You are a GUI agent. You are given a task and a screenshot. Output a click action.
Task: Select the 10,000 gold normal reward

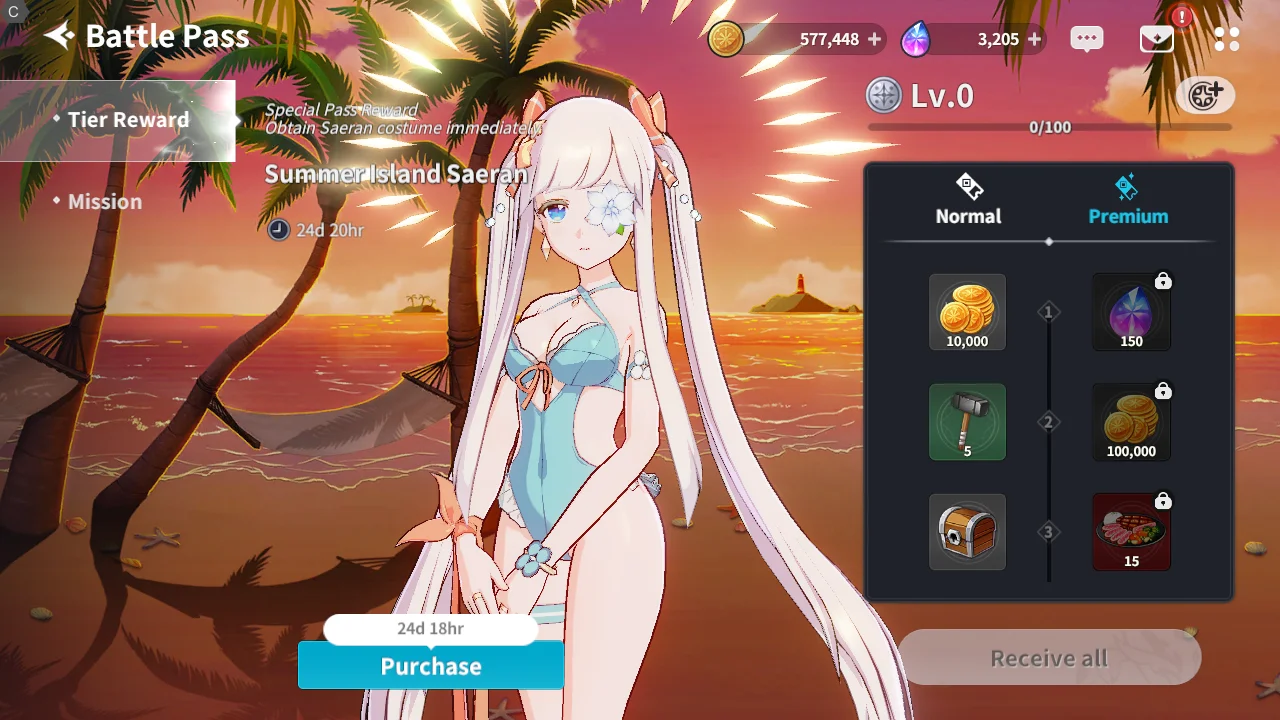(x=967, y=312)
